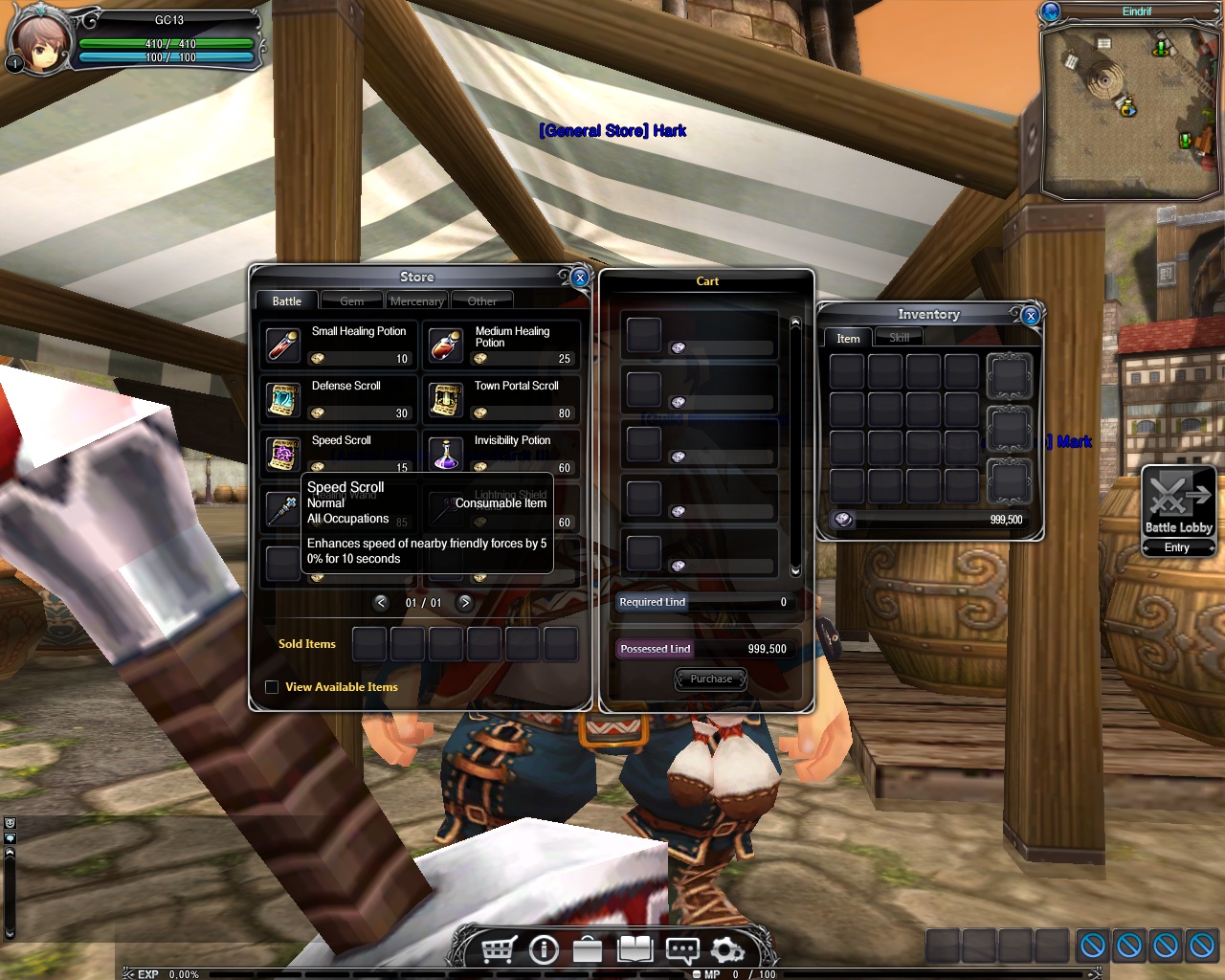Close the Store window

click(580, 278)
